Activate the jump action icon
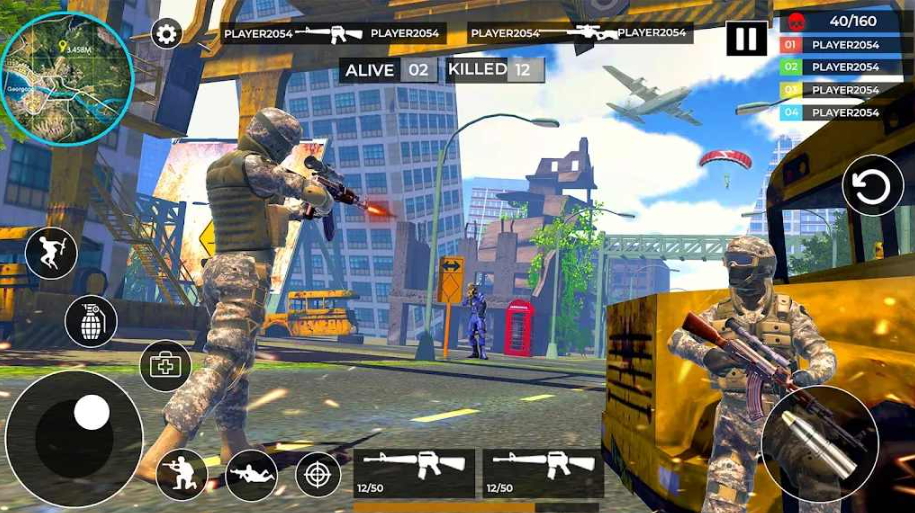 tap(51, 252)
